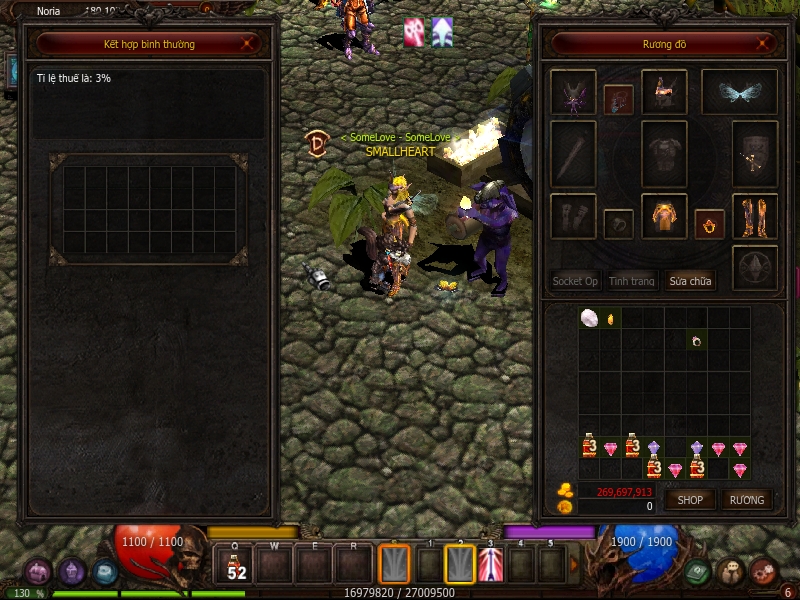The width and height of the screenshot is (800, 600).
Task: Select the purple fairy pet slot
Action: 573,92
